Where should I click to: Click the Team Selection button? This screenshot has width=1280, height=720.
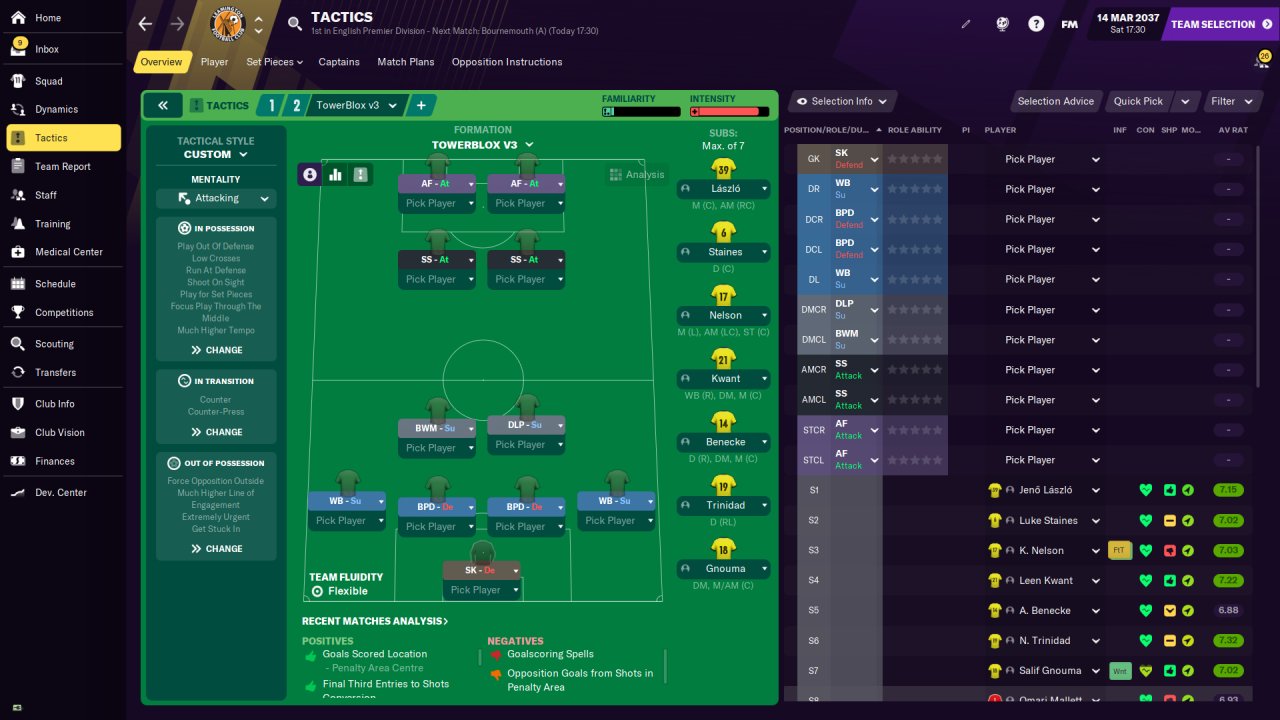pos(1219,24)
